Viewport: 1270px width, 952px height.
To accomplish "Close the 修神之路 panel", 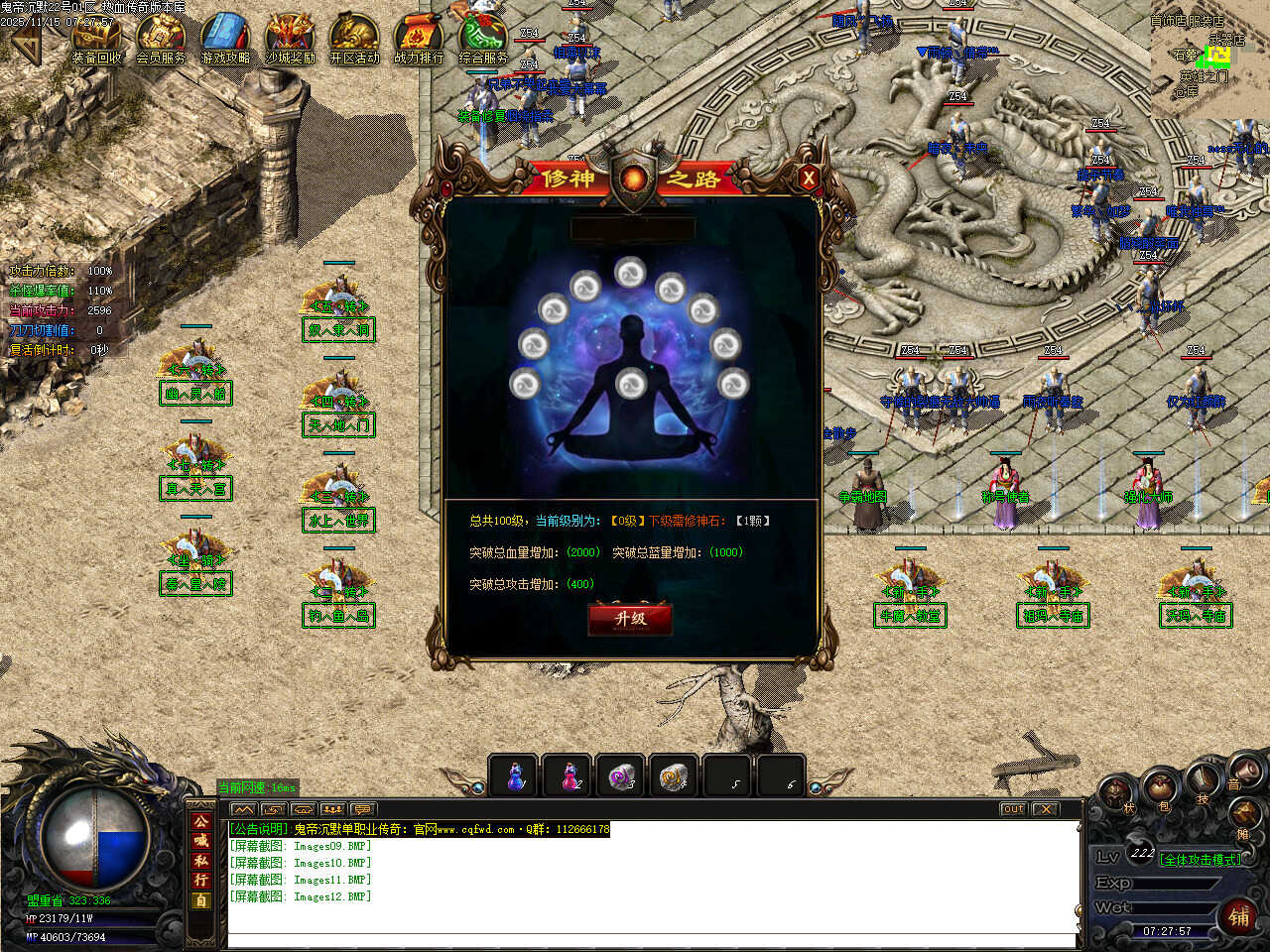I will click(x=809, y=178).
